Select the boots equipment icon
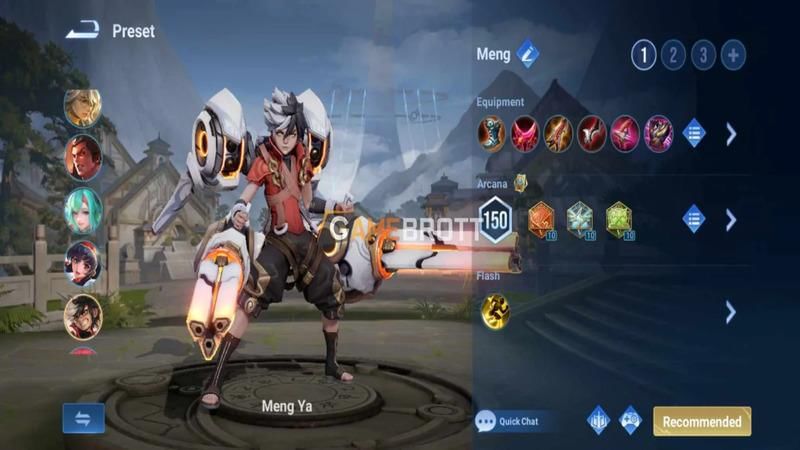The width and height of the screenshot is (800, 450). coord(492,133)
